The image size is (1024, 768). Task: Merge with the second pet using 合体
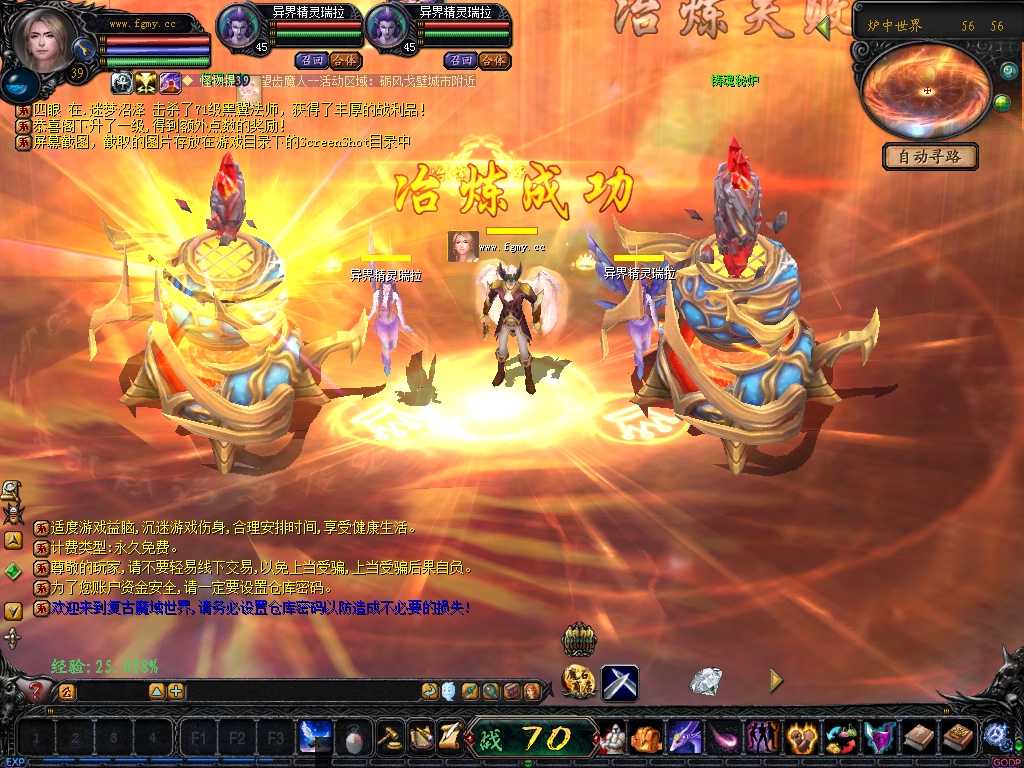492,60
